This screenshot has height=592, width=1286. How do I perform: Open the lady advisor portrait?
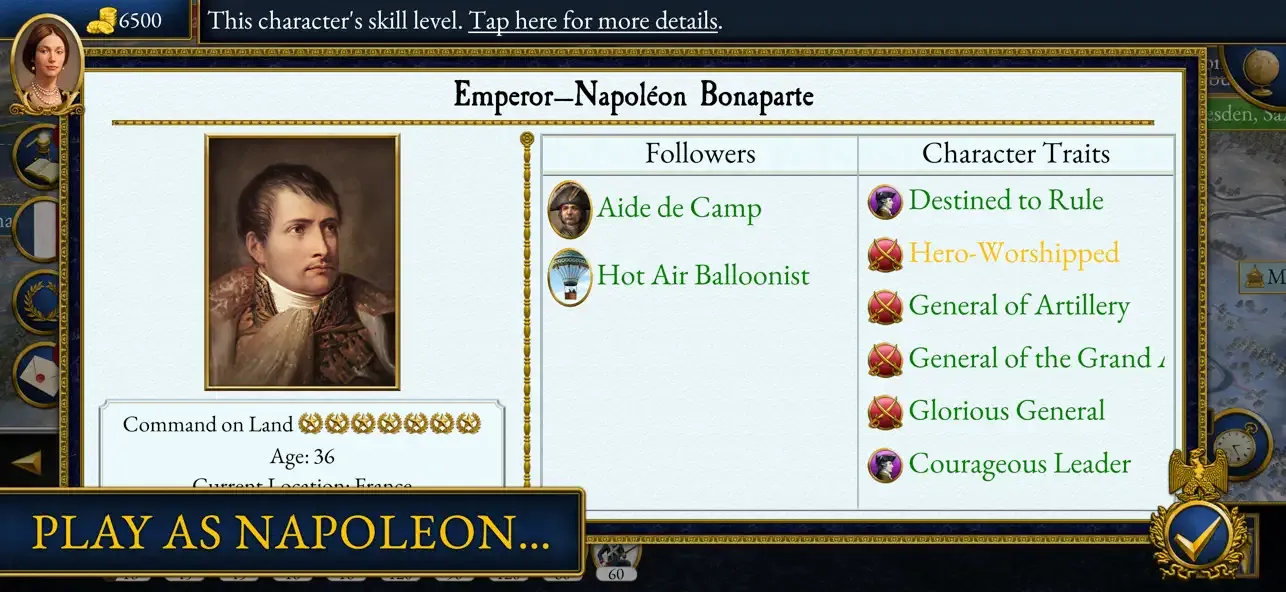point(46,65)
